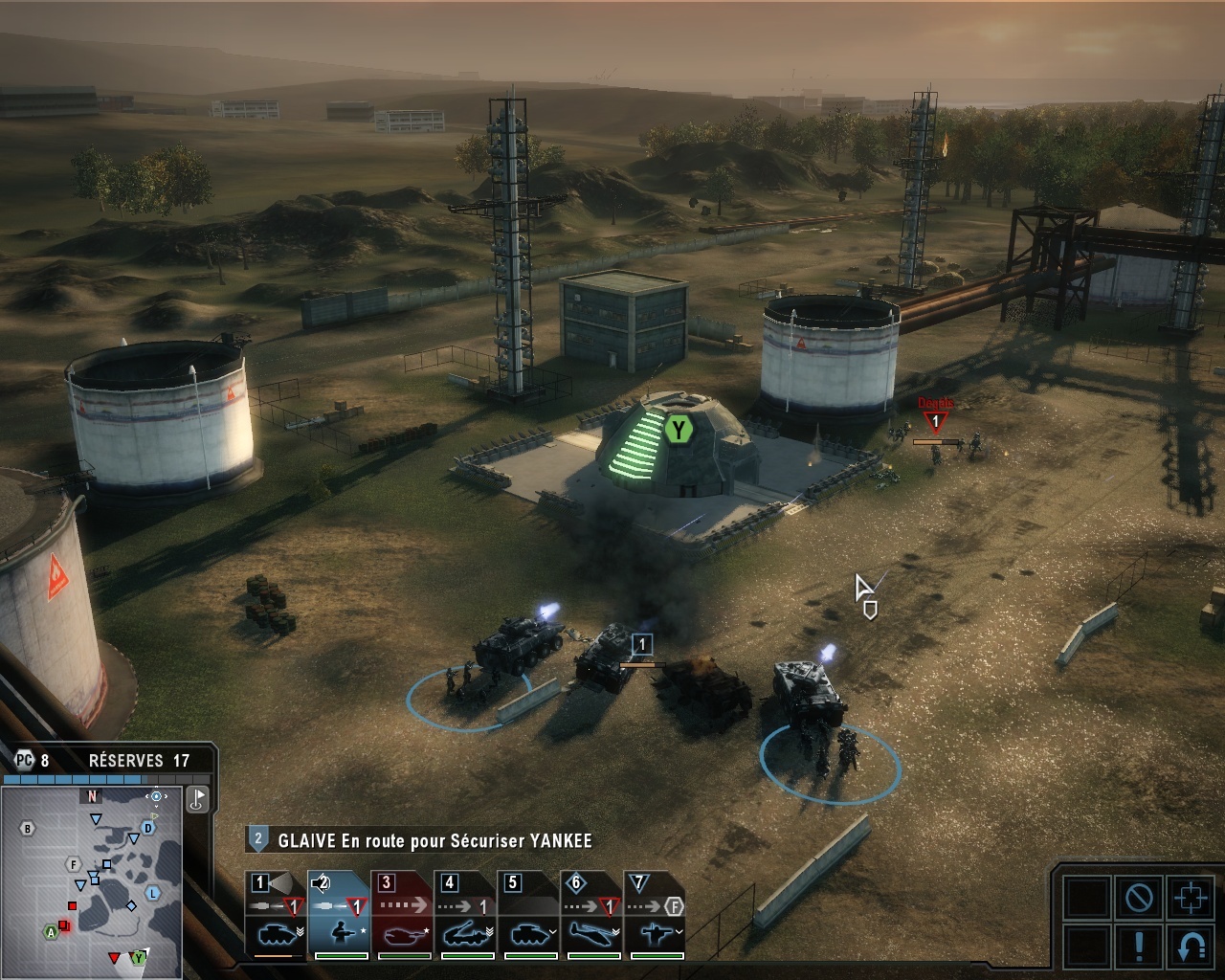The height and width of the screenshot is (980, 1225).
Task: Click the Yankee objective hexagon marker
Action: coord(679,430)
